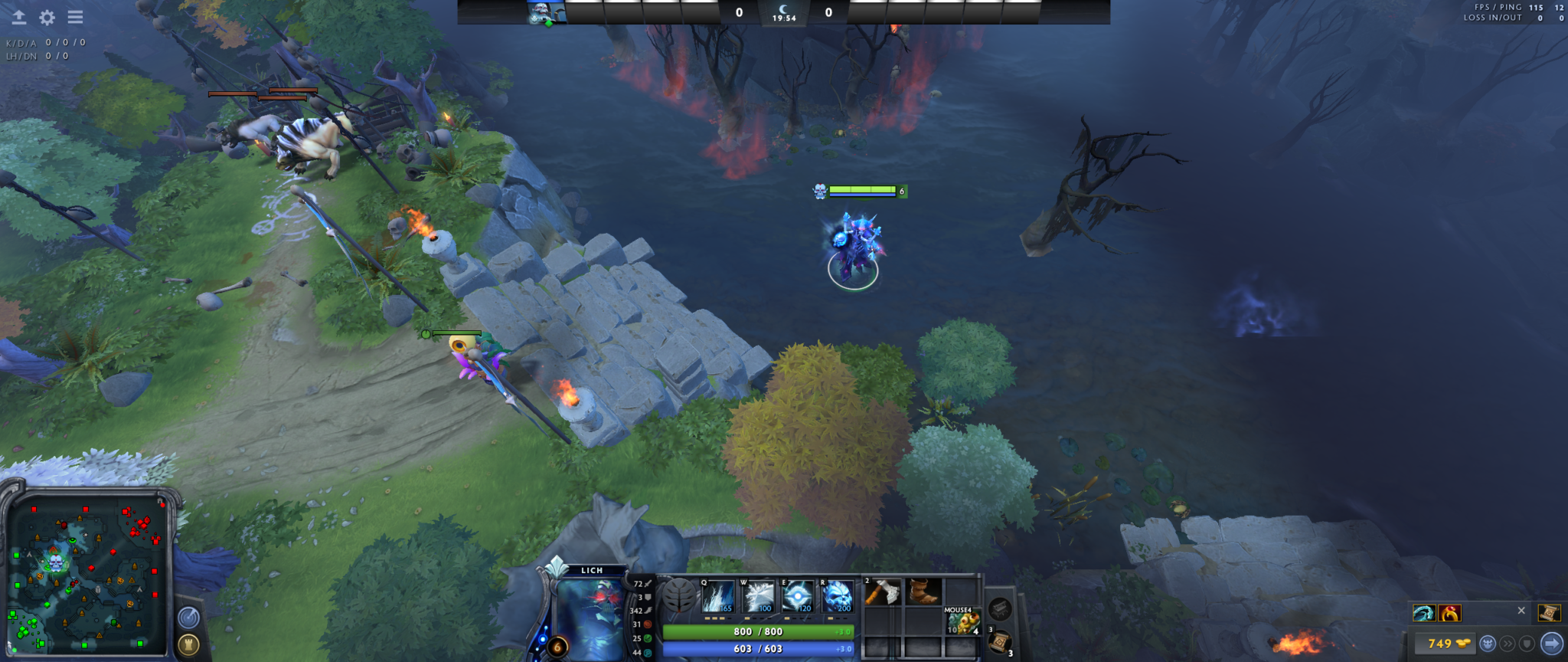Viewport: 1568px width, 662px height.
Task: Use the Tango bound to MOUSE4
Action: 963,621
